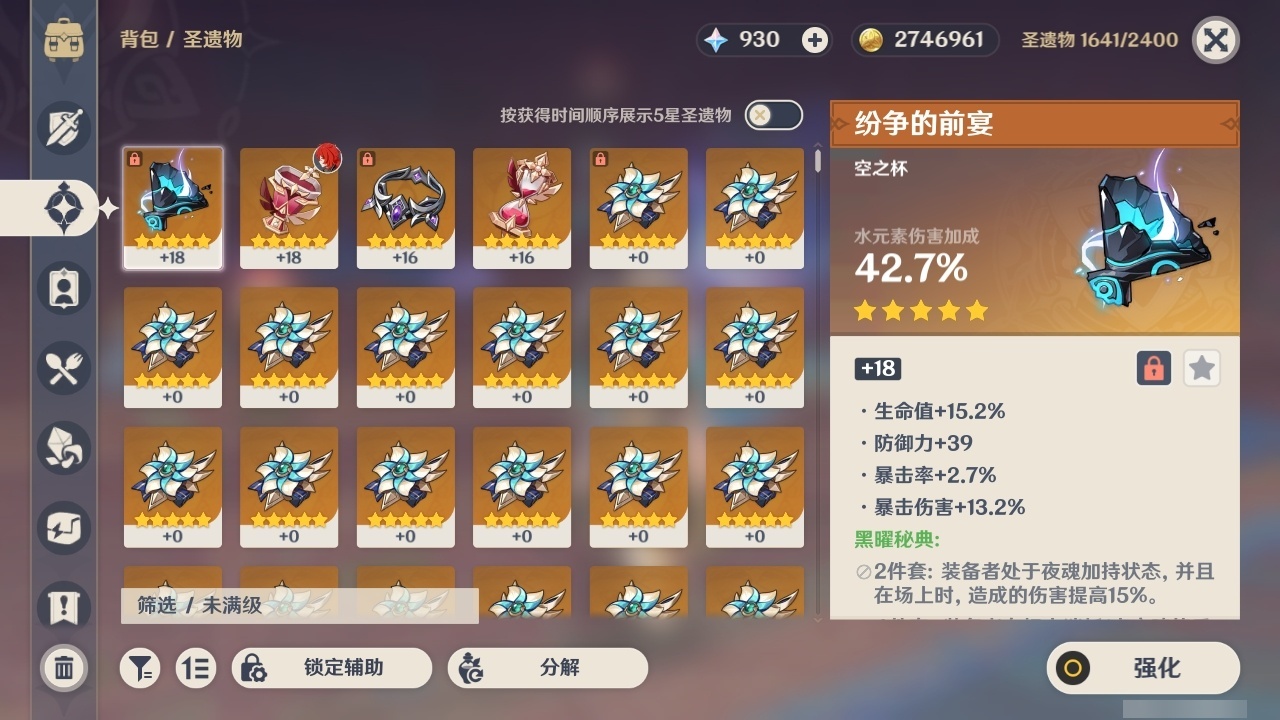Select the gadgets category icon
Viewport: 1280px width, 720px height.
62,528
